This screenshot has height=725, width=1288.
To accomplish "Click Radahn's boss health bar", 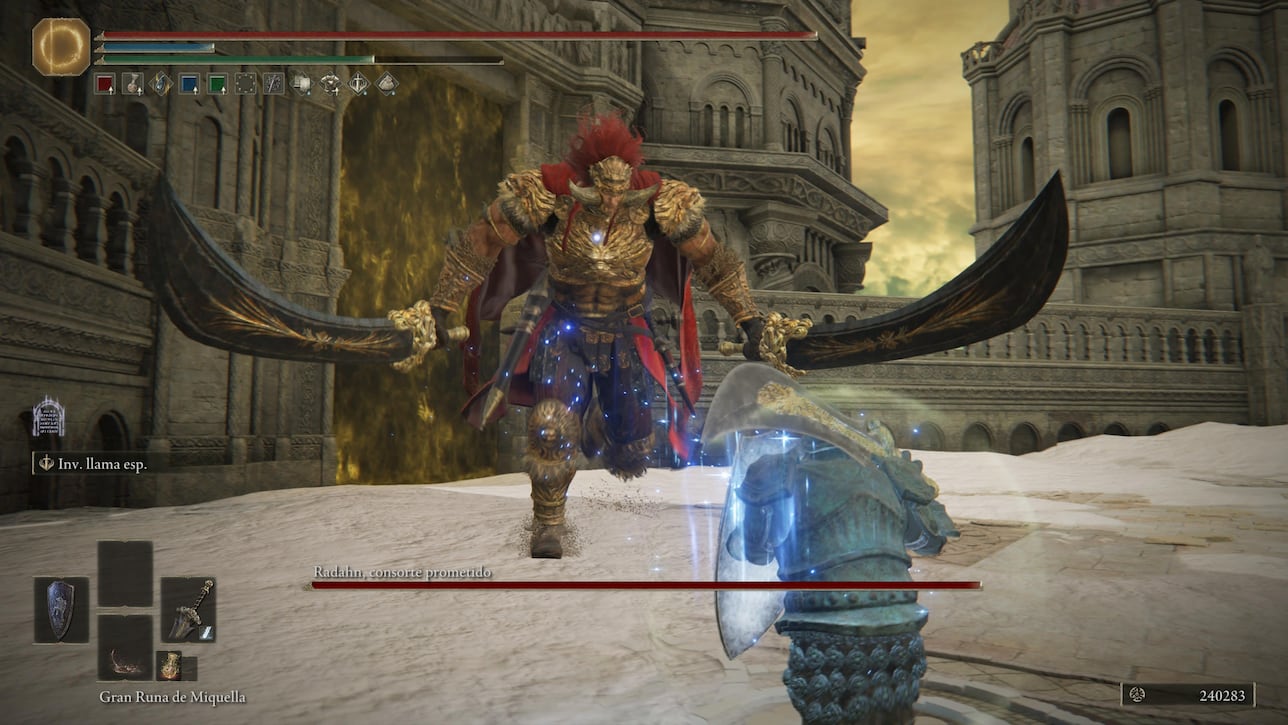I will 645,585.
